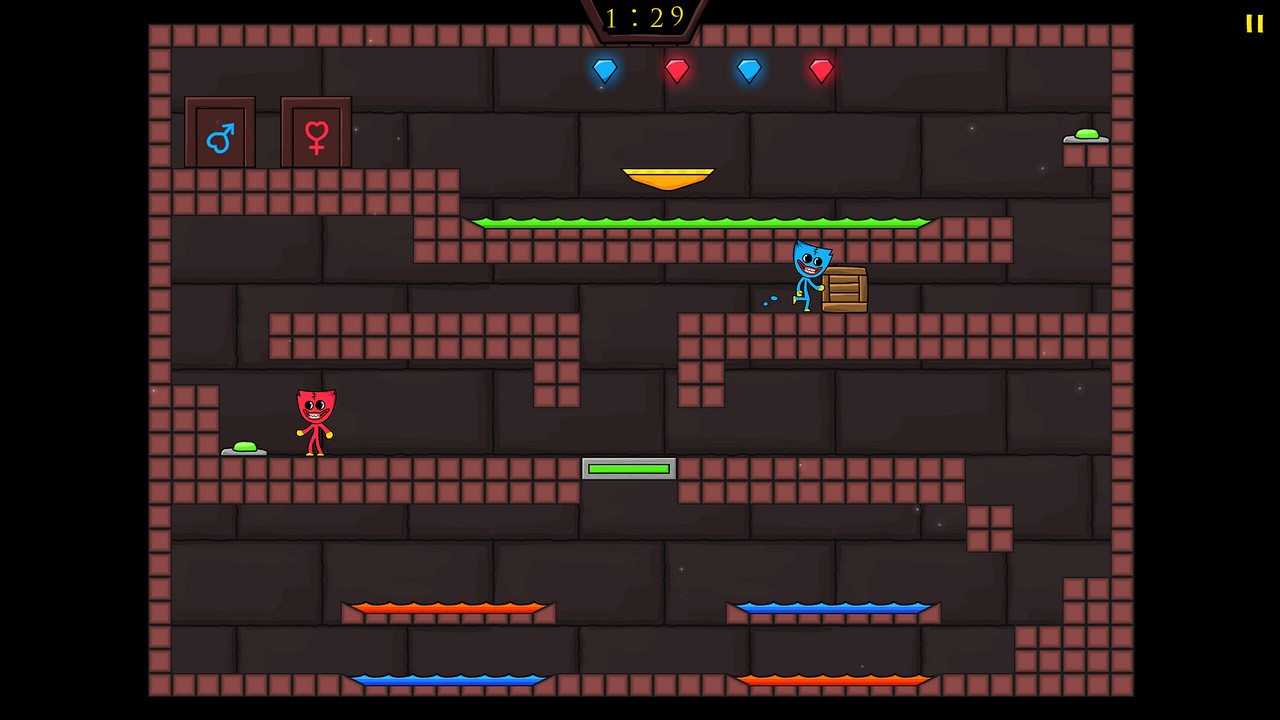Click the long green conveyor platform

pyautogui.click(x=702, y=222)
